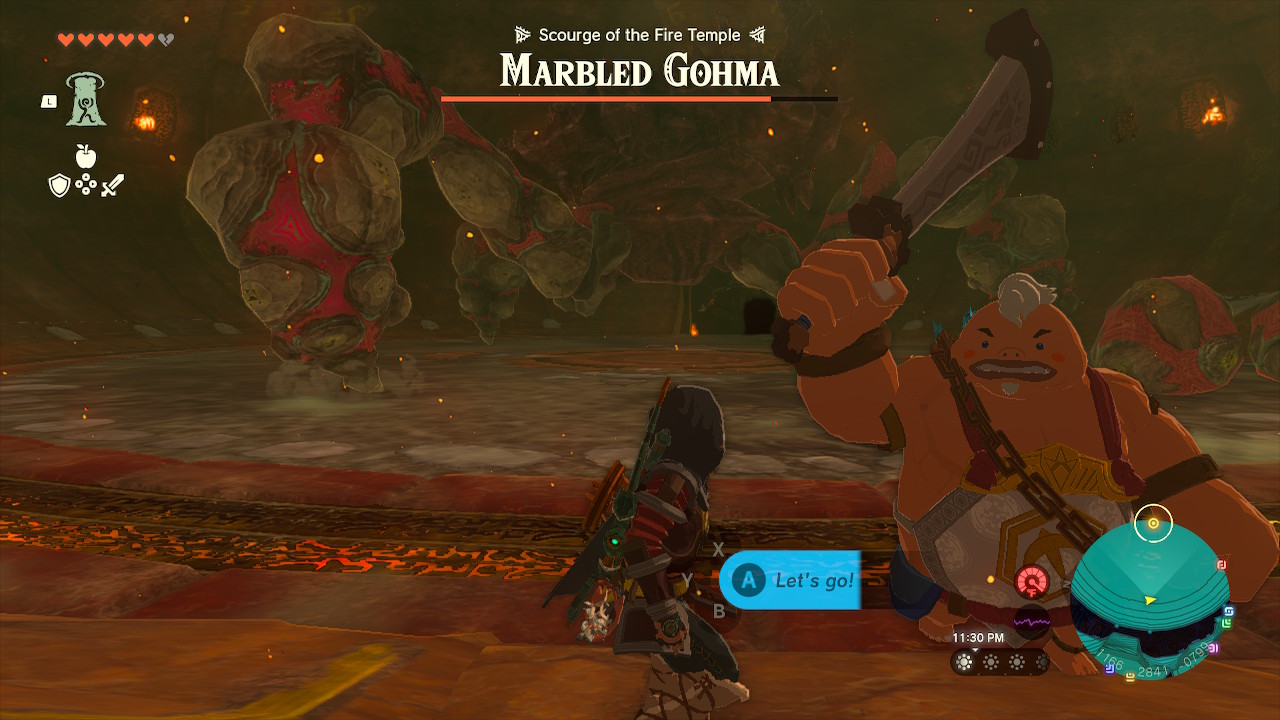The image size is (1280, 720).
Task: Open the apple materials shortcut
Action: coord(86,157)
